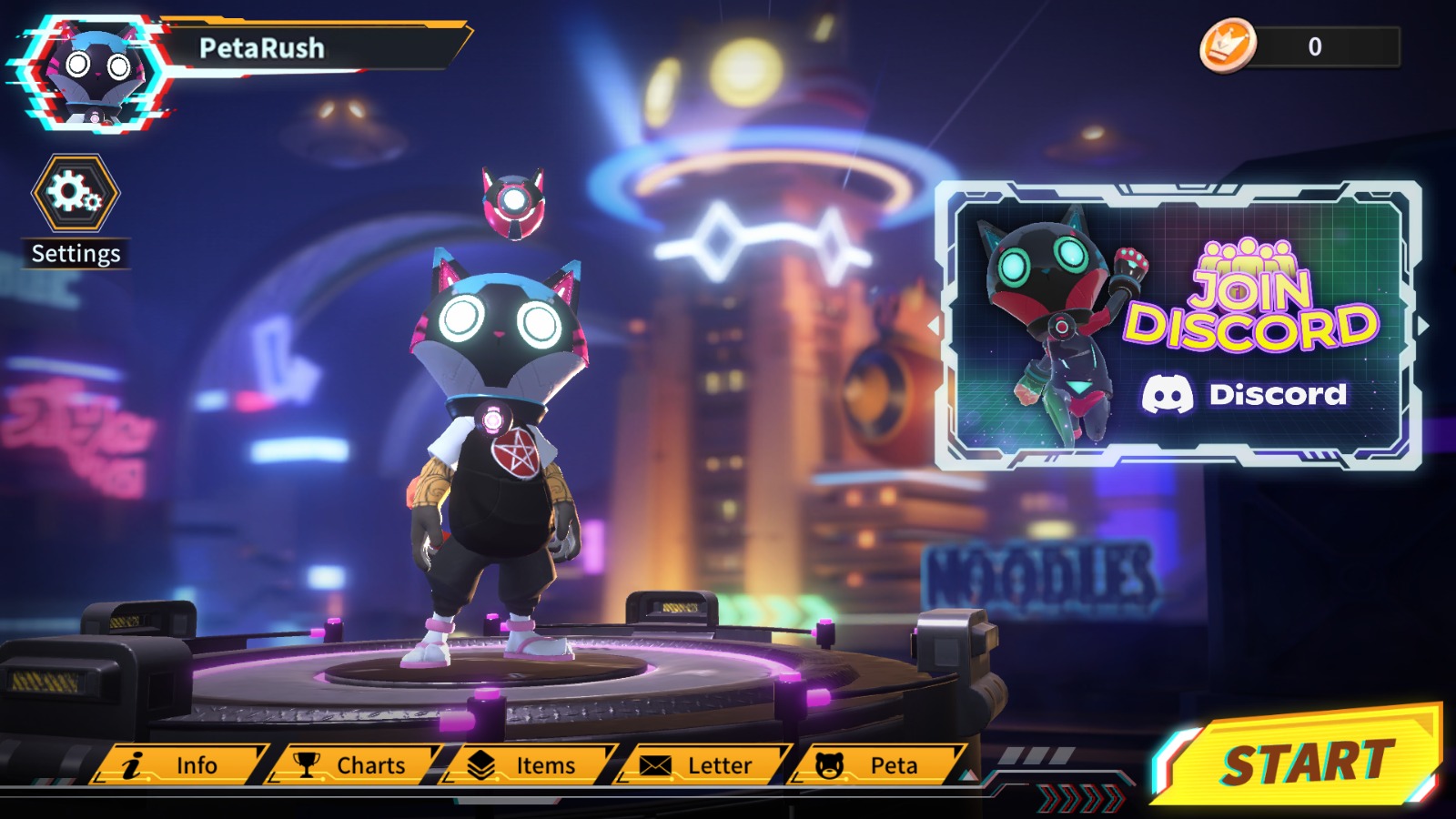This screenshot has height=819, width=1456.
Task: Open the Settings gear icon
Action: pos(76,193)
